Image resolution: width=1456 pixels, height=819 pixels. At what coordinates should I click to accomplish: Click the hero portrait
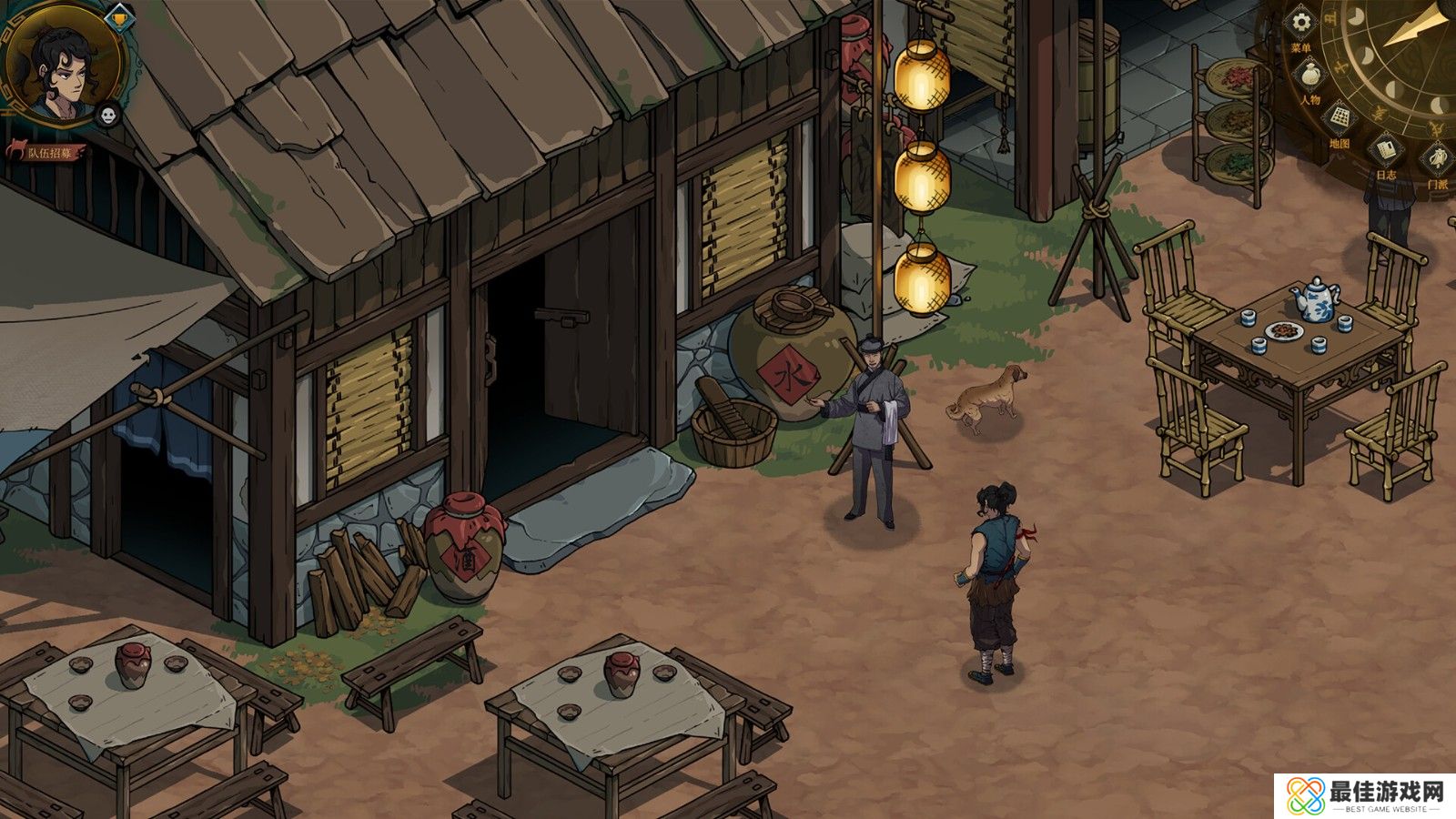click(x=62, y=64)
